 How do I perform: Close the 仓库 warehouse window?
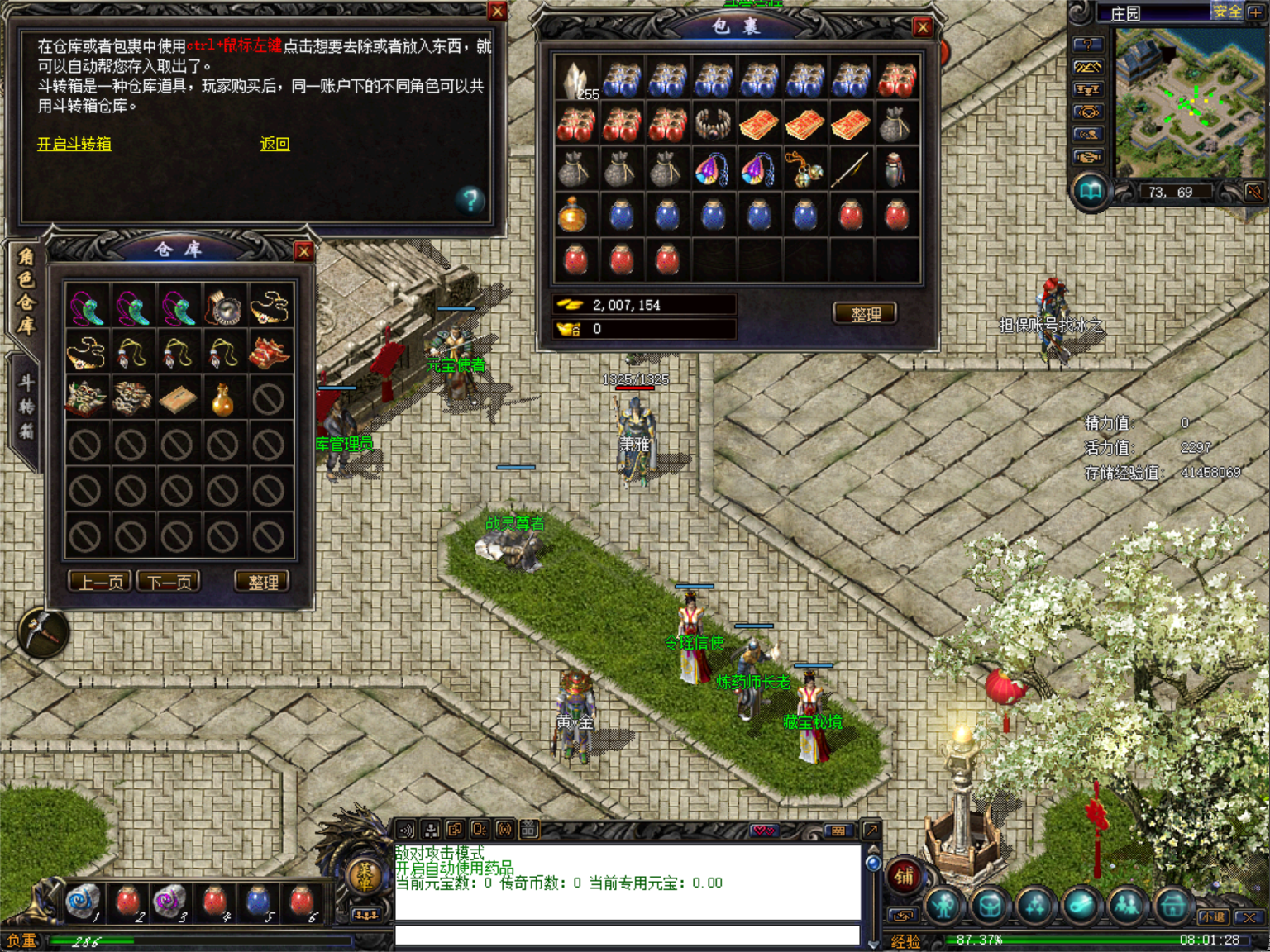303,251
